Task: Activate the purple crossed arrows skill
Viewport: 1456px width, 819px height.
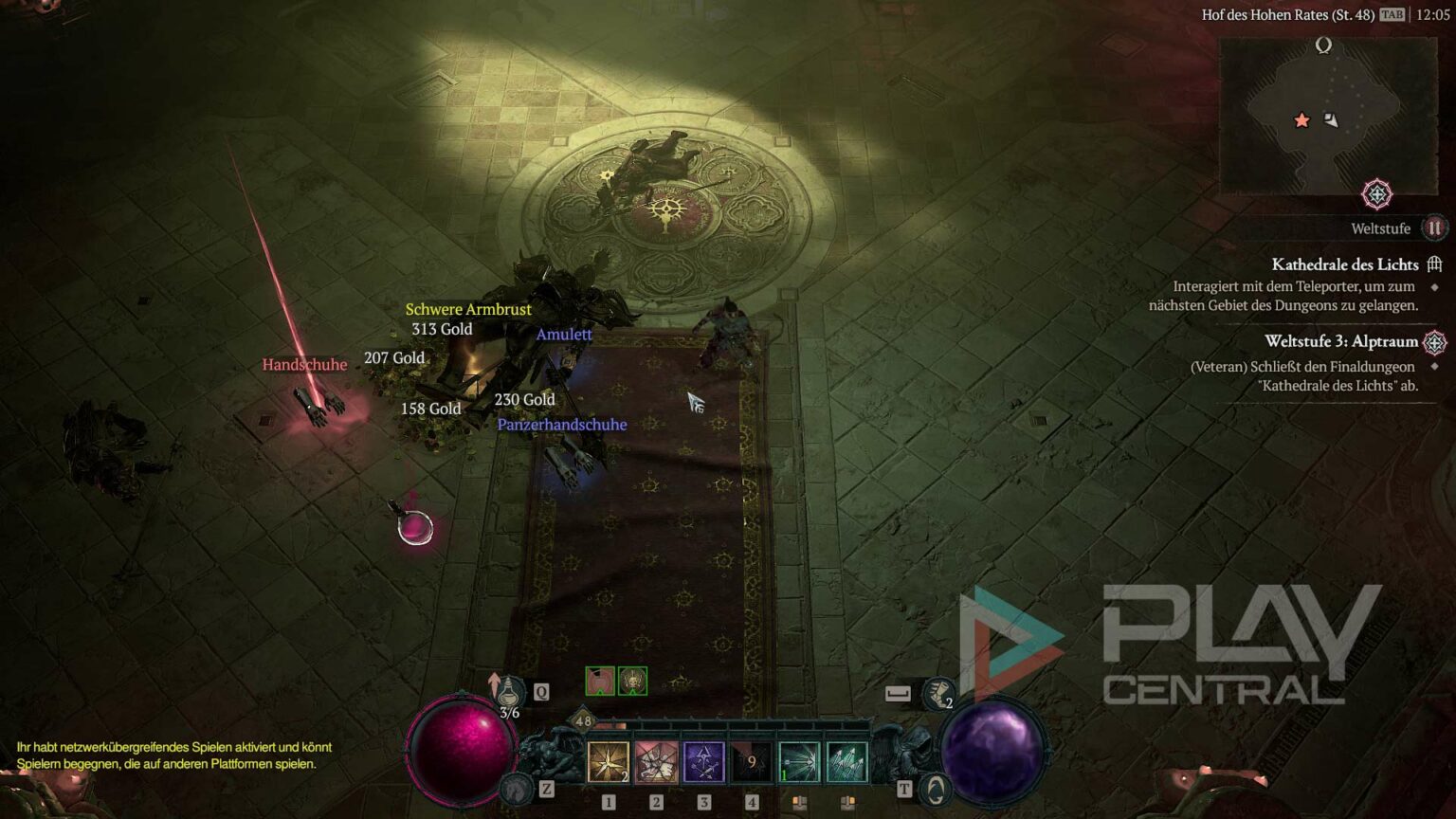Action: 704,763
